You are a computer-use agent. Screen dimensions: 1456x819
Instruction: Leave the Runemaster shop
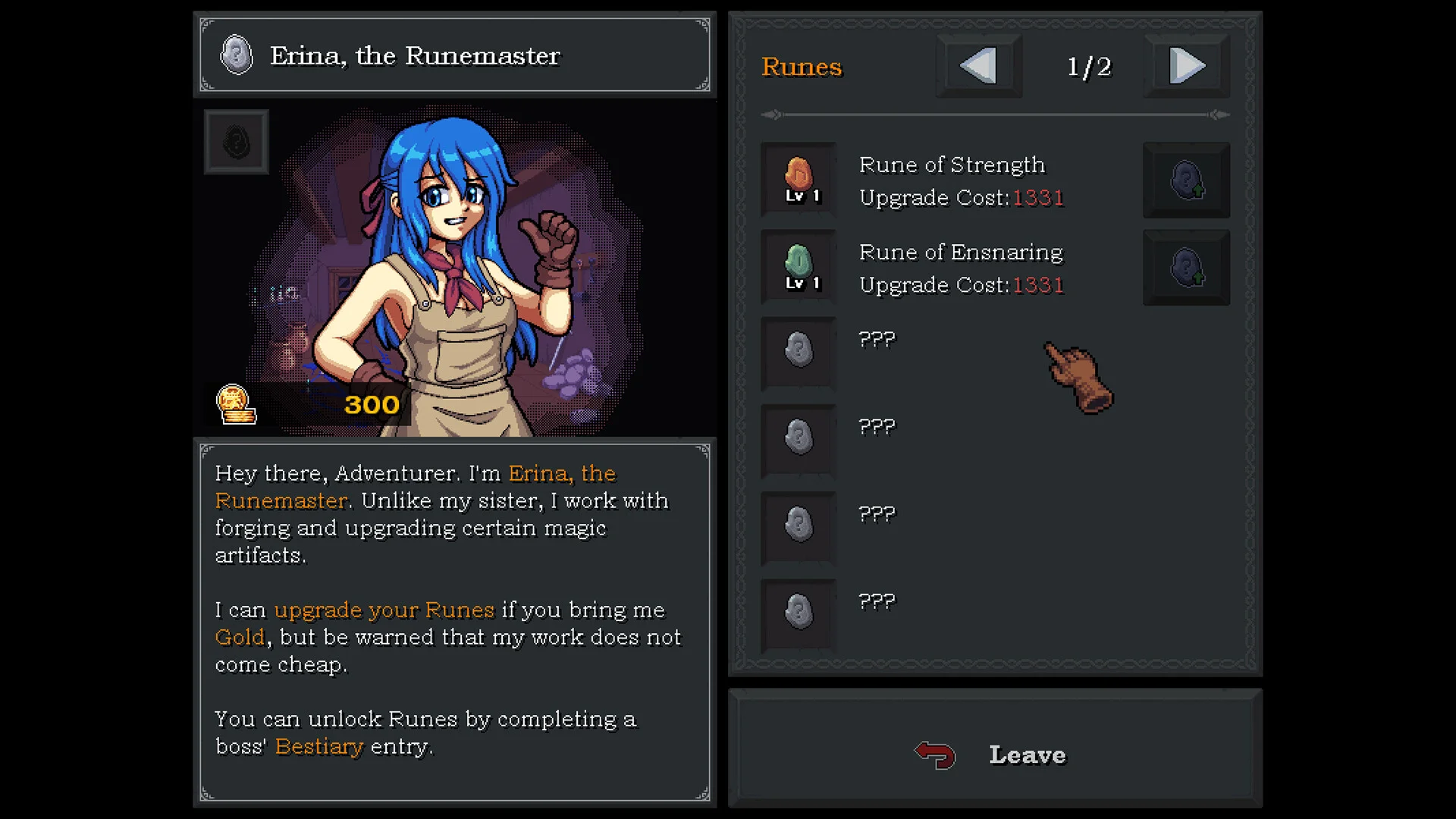click(x=995, y=755)
